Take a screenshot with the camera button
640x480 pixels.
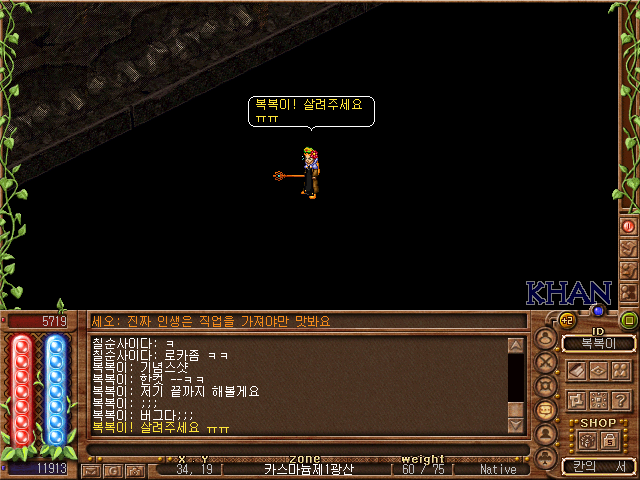pos(135,469)
